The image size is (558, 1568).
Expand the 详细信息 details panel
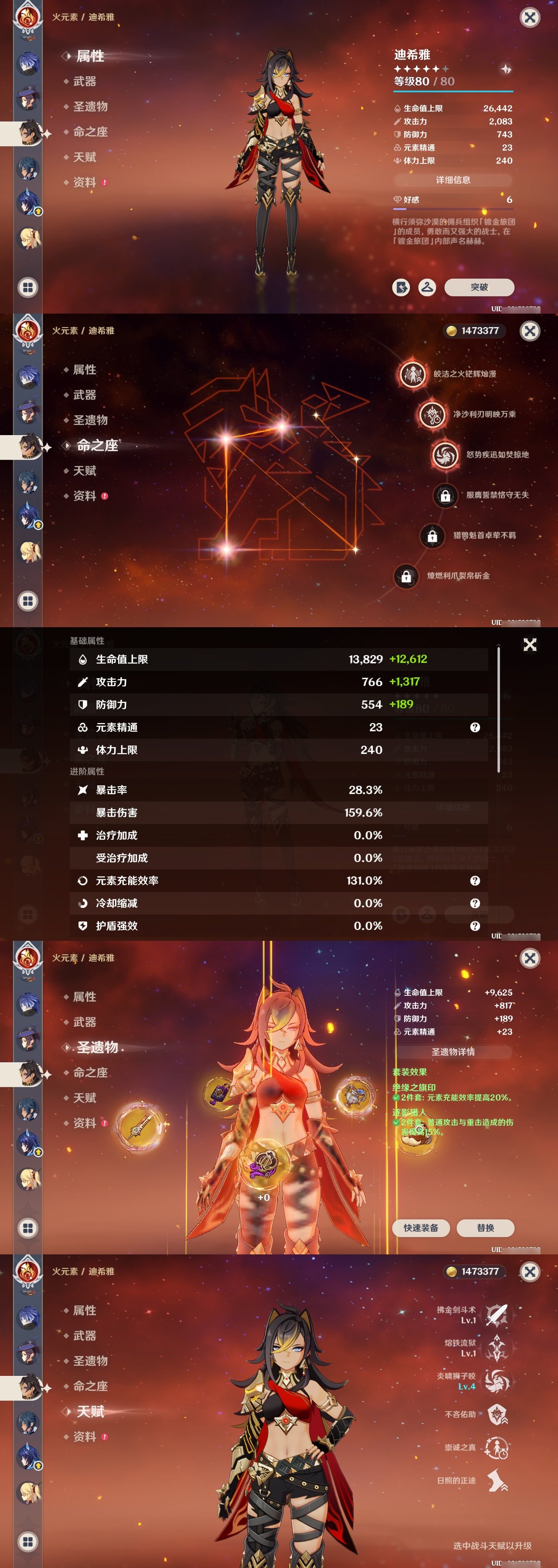(454, 180)
